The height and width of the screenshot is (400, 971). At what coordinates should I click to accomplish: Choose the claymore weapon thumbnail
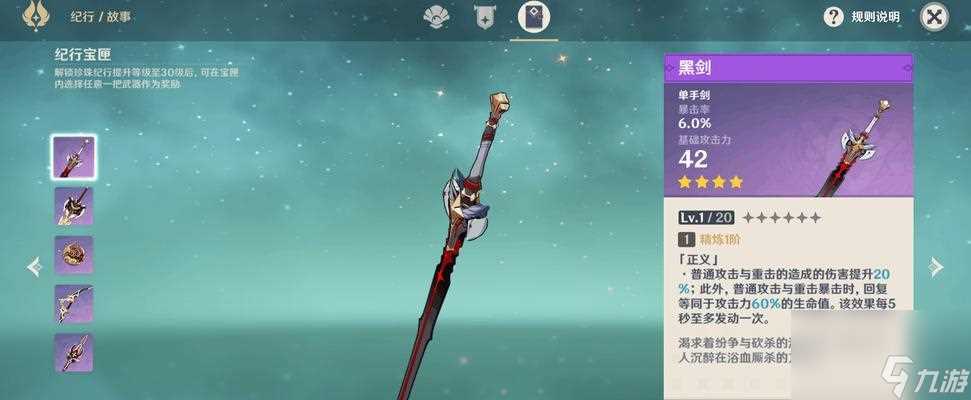coord(74,206)
